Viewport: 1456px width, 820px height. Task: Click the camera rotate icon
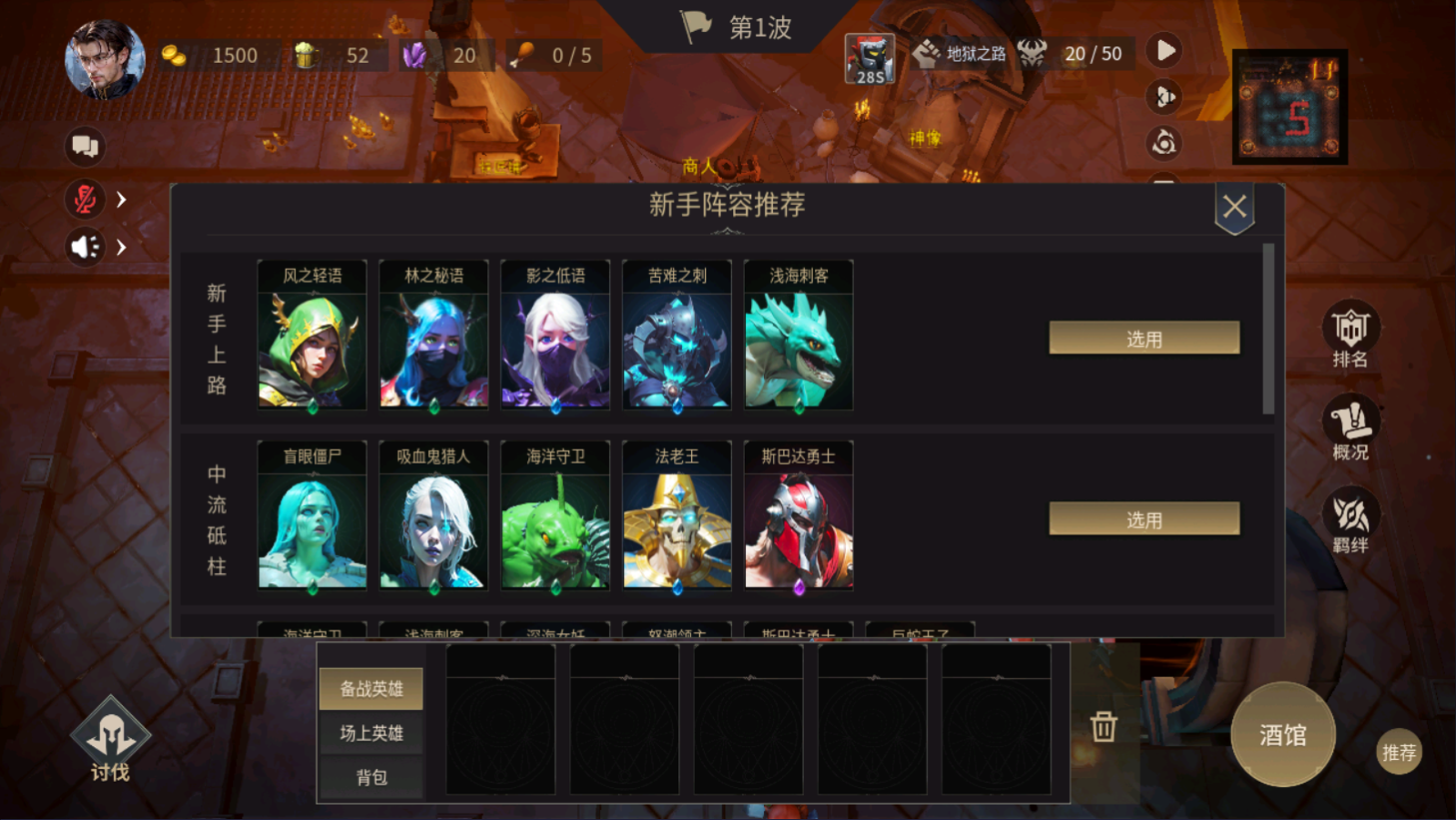[x=1165, y=144]
